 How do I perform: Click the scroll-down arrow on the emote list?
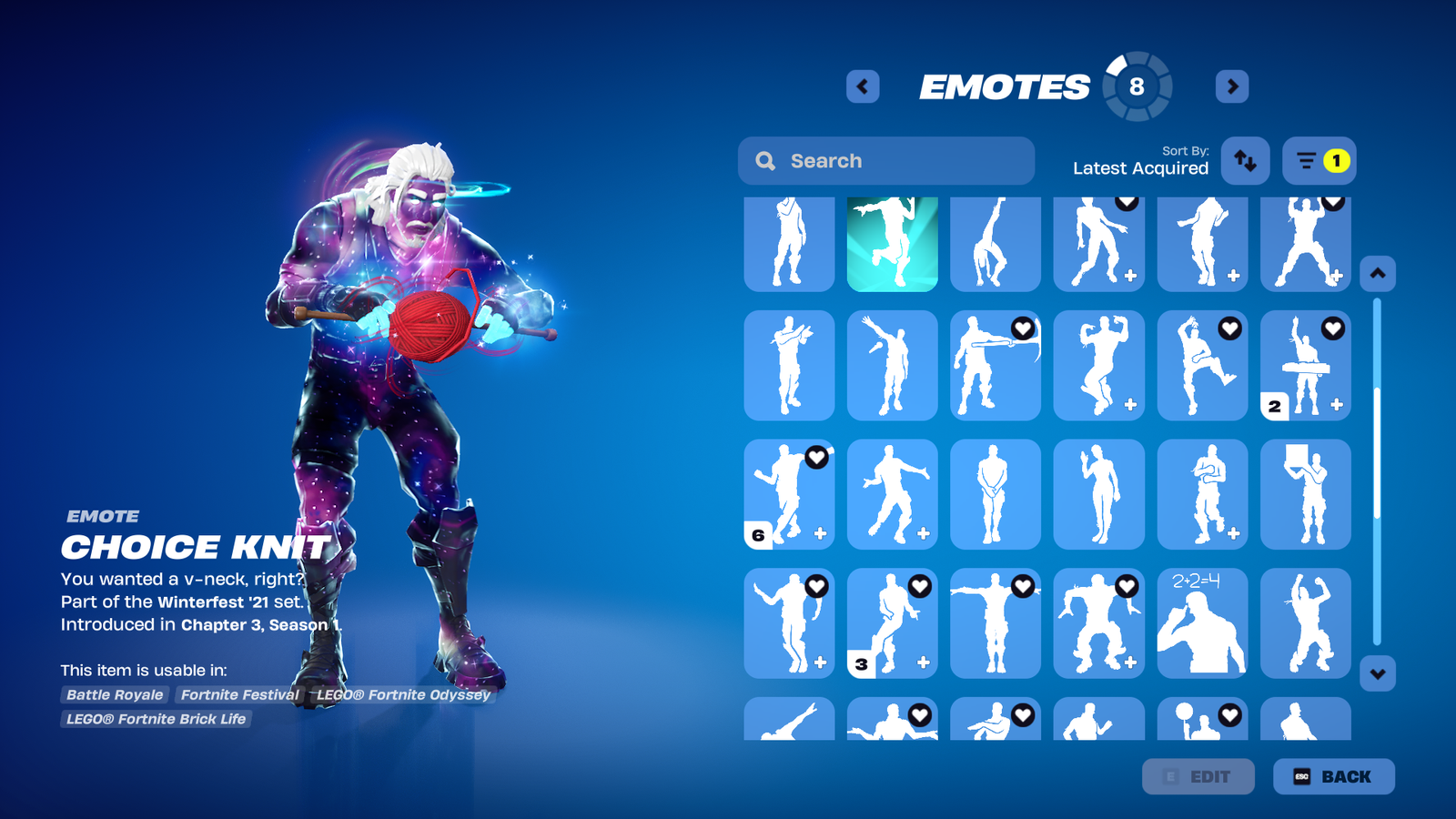pos(1377,672)
